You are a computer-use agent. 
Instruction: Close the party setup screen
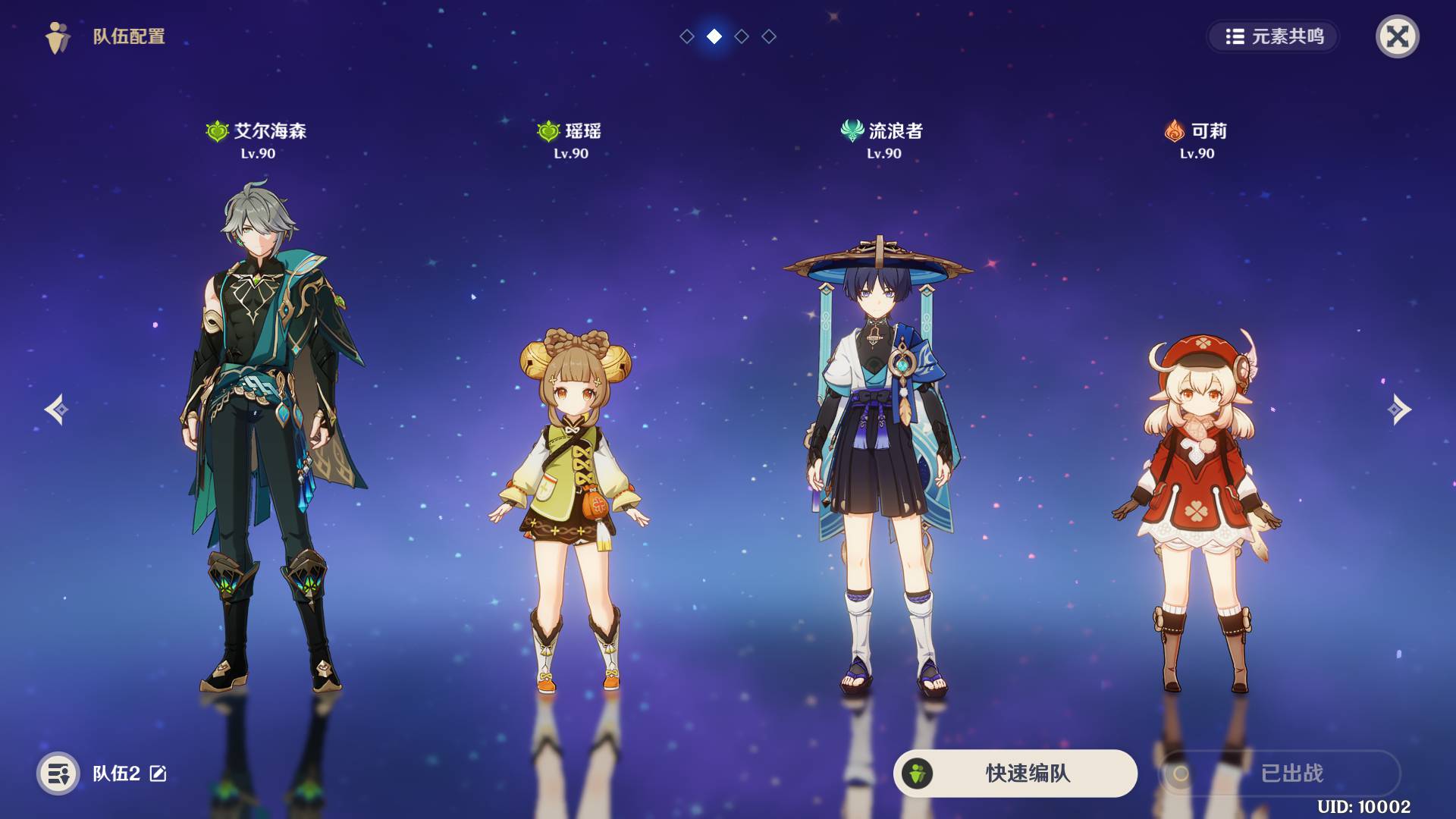[1397, 36]
